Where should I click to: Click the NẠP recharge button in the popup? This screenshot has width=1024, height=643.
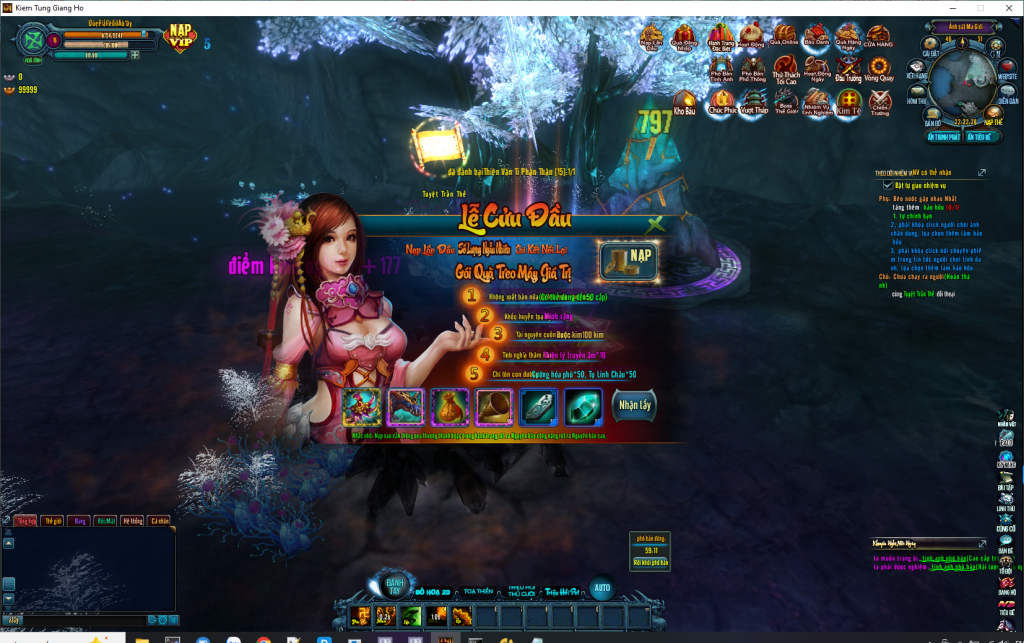tap(628, 260)
